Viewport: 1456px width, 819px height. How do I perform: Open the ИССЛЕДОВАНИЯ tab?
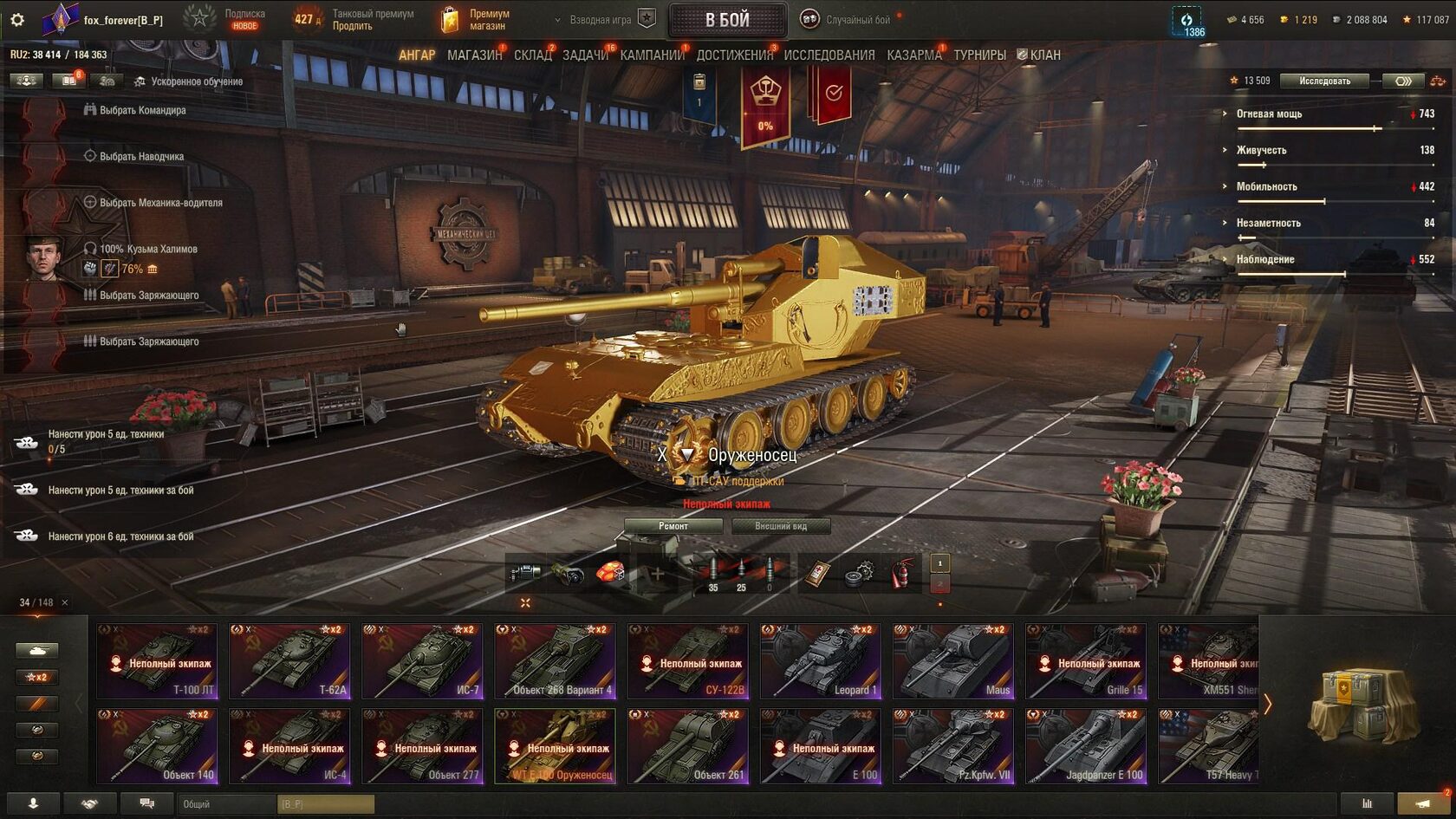coord(829,55)
